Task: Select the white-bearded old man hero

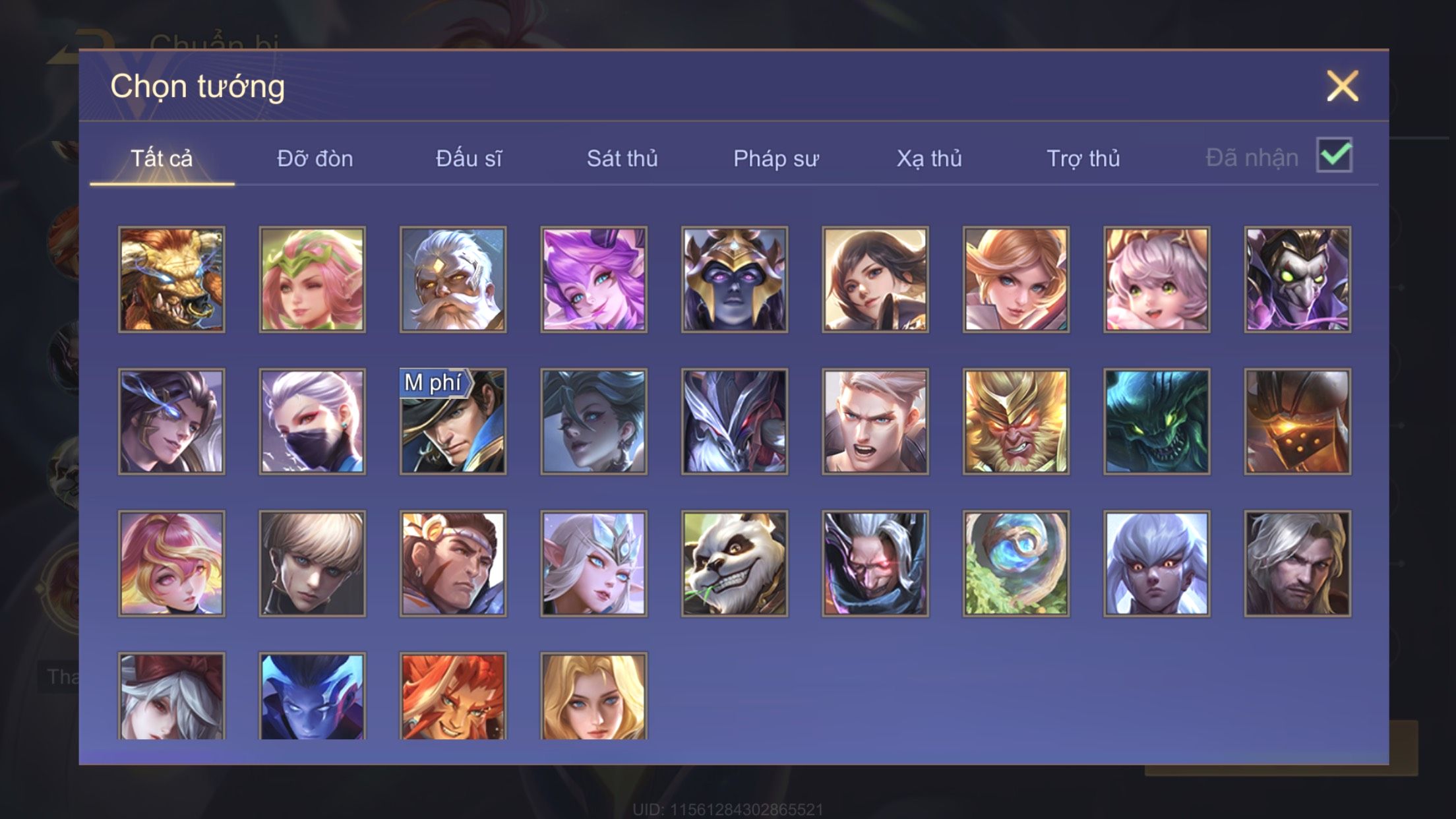Action: (453, 280)
